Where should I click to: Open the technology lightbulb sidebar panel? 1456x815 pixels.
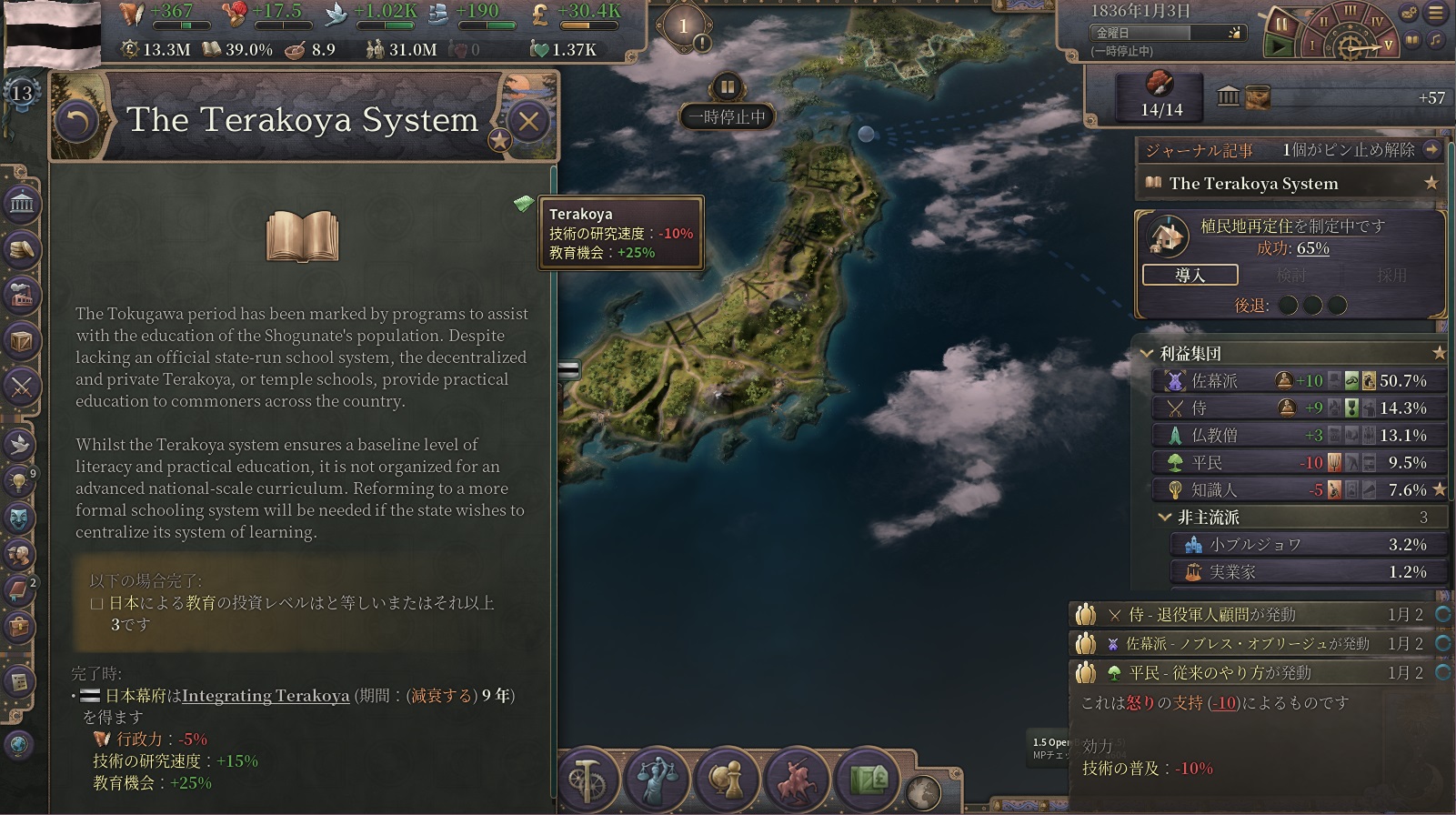pos(18,480)
